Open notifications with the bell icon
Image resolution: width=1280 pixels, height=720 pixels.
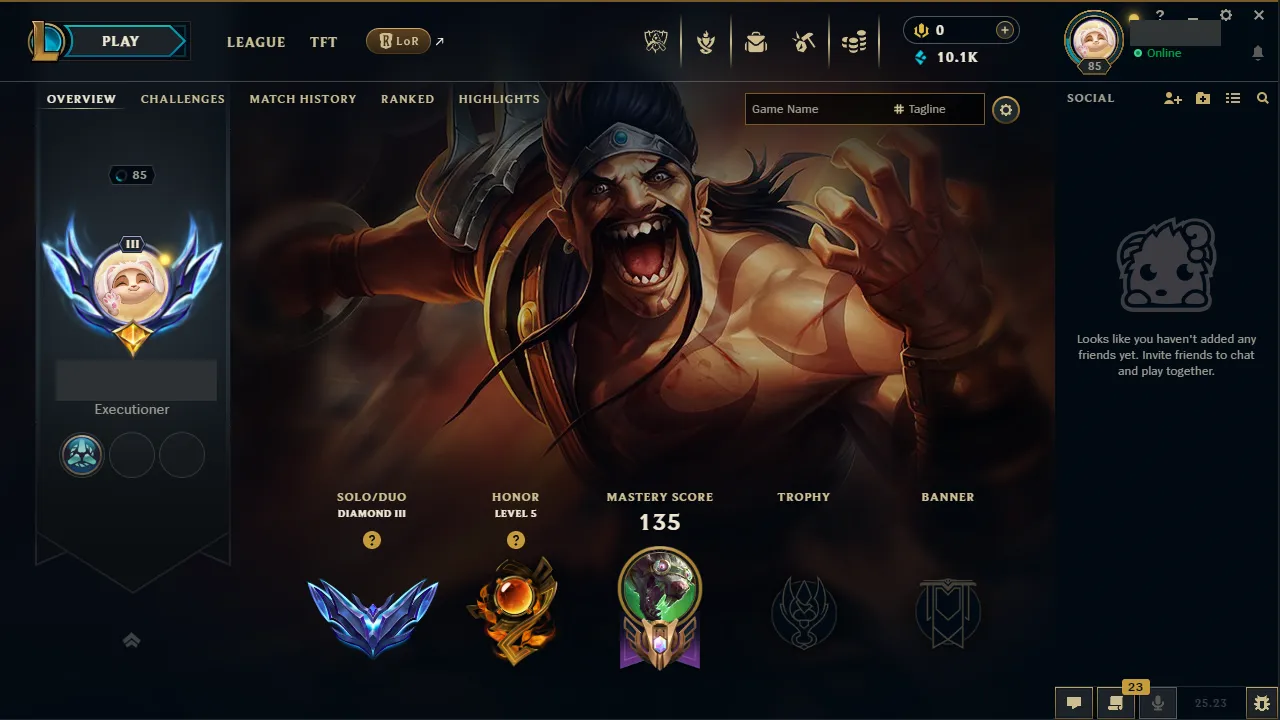(x=1258, y=51)
